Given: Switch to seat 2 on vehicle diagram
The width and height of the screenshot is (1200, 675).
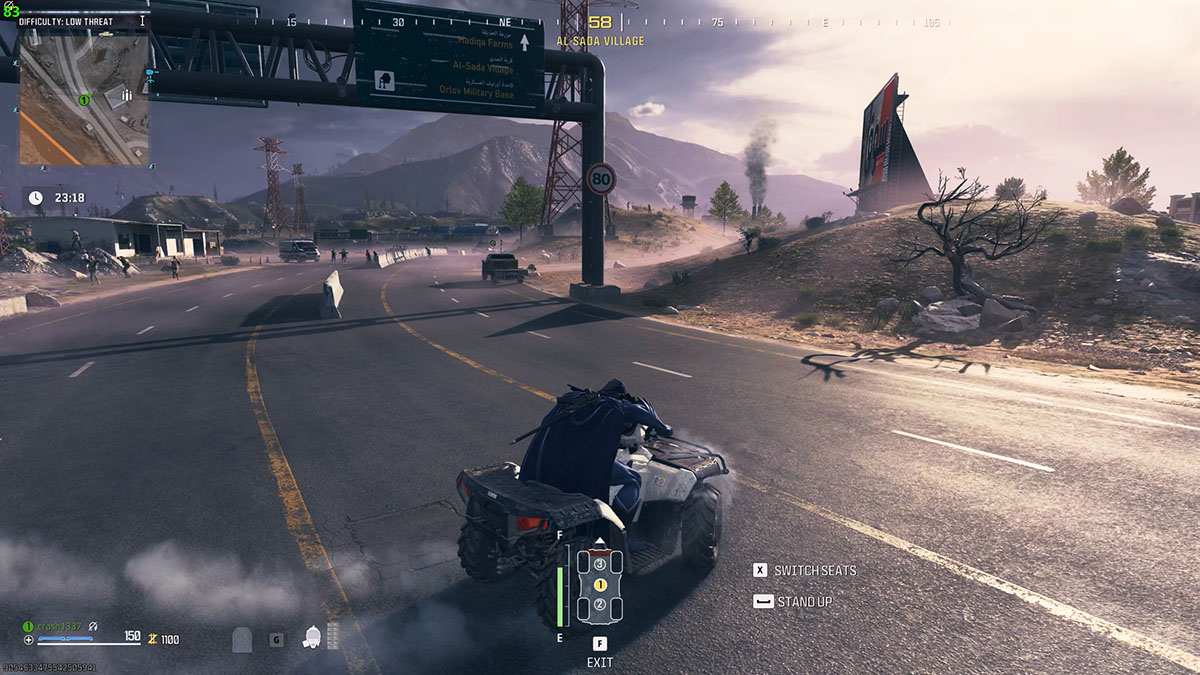Looking at the screenshot, I should point(600,604).
